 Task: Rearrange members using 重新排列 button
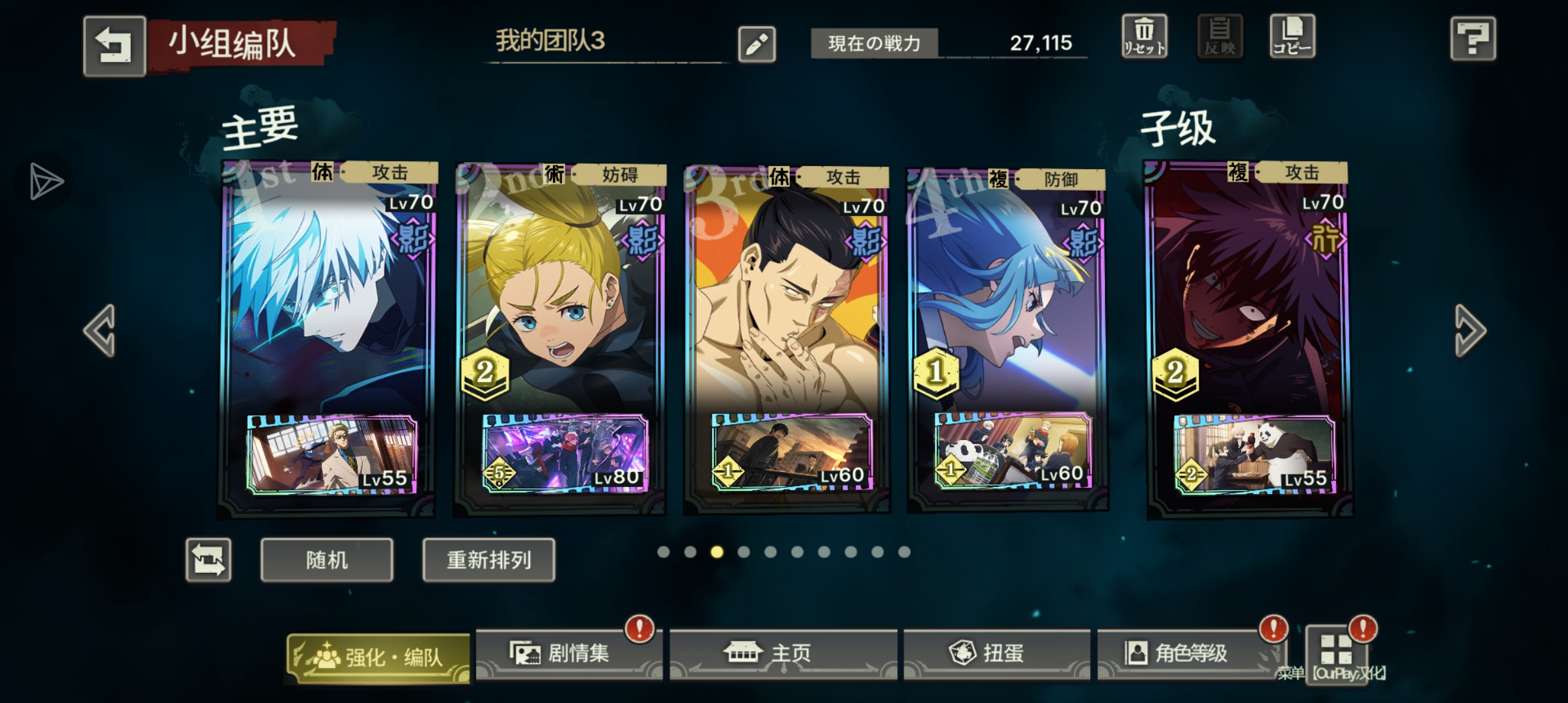[x=489, y=560]
